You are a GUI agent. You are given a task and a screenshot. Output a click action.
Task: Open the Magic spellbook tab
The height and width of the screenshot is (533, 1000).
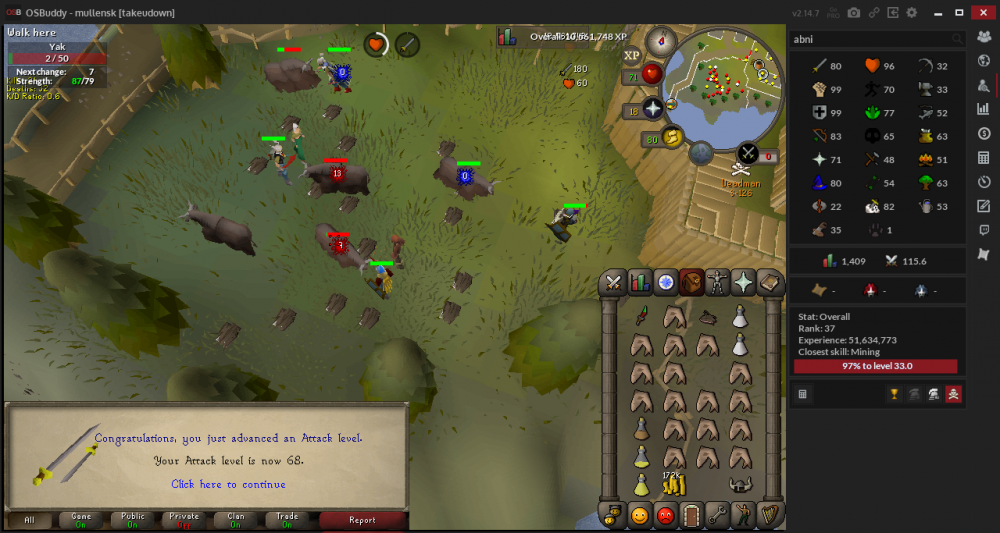pyautogui.click(x=769, y=283)
